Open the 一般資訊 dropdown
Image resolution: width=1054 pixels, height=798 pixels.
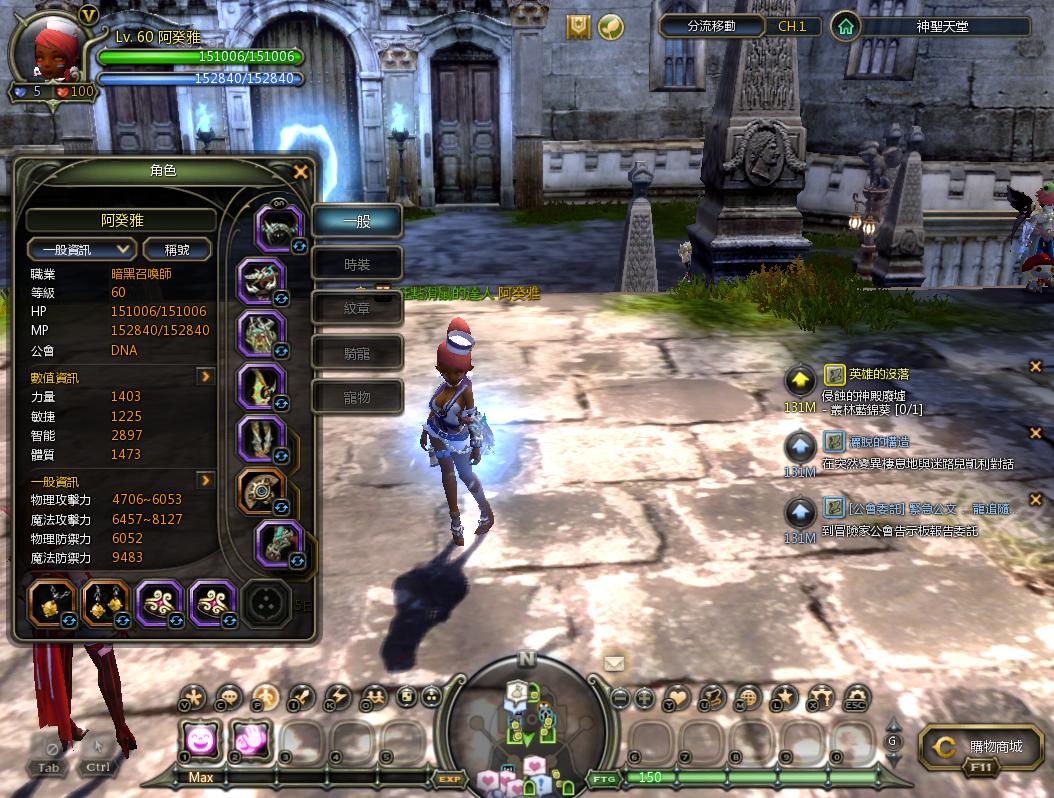click(81, 249)
